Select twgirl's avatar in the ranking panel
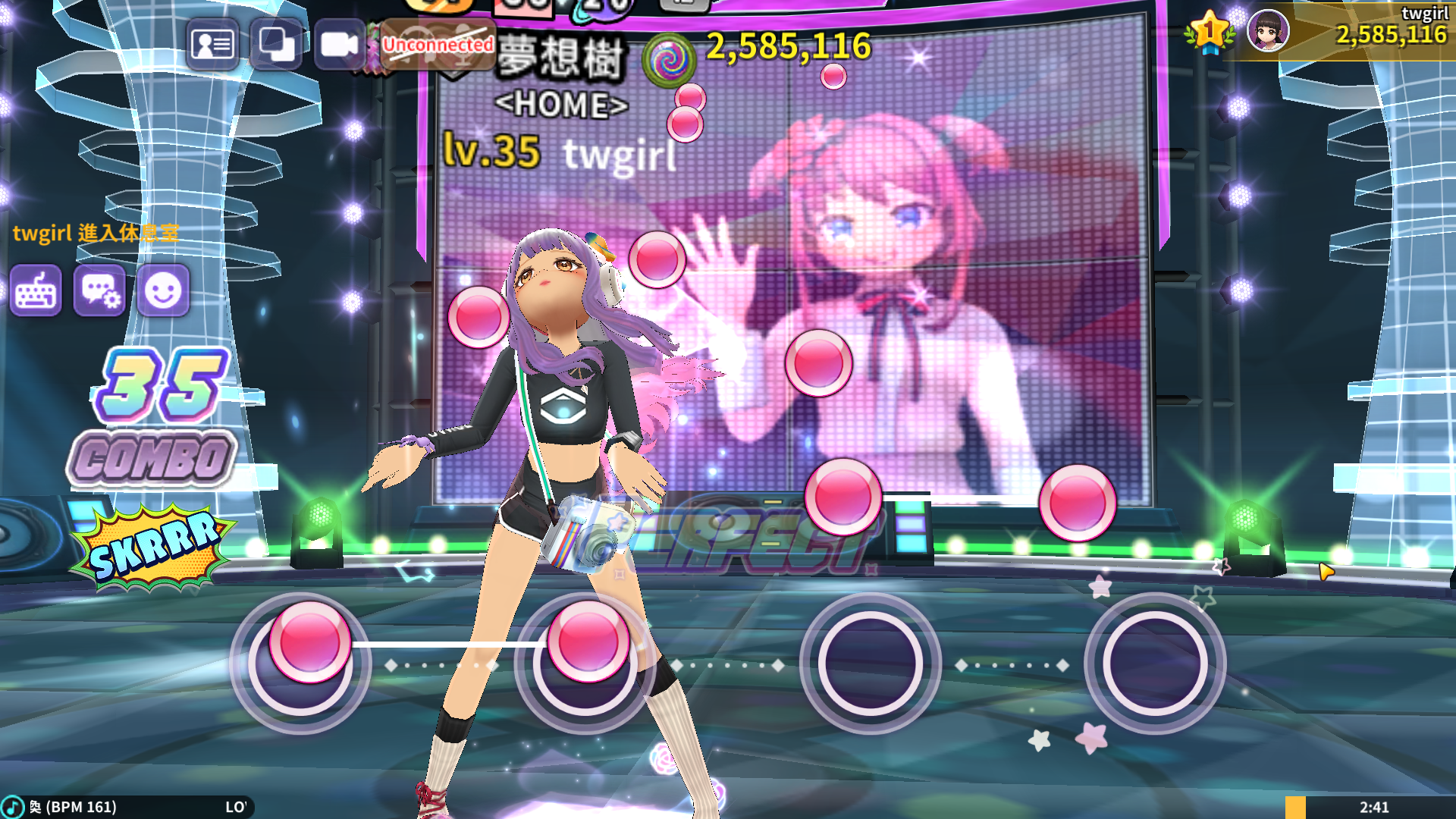The image size is (1456, 819). 1268,31
